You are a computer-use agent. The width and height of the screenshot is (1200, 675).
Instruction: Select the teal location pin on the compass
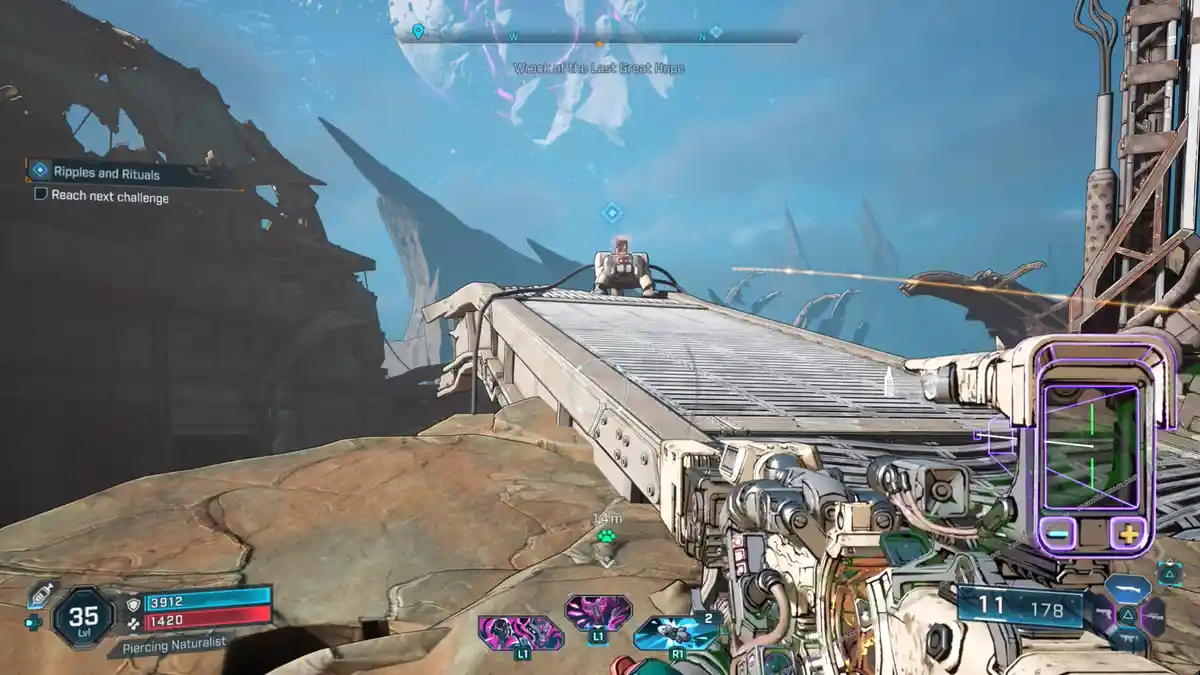(418, 32)
